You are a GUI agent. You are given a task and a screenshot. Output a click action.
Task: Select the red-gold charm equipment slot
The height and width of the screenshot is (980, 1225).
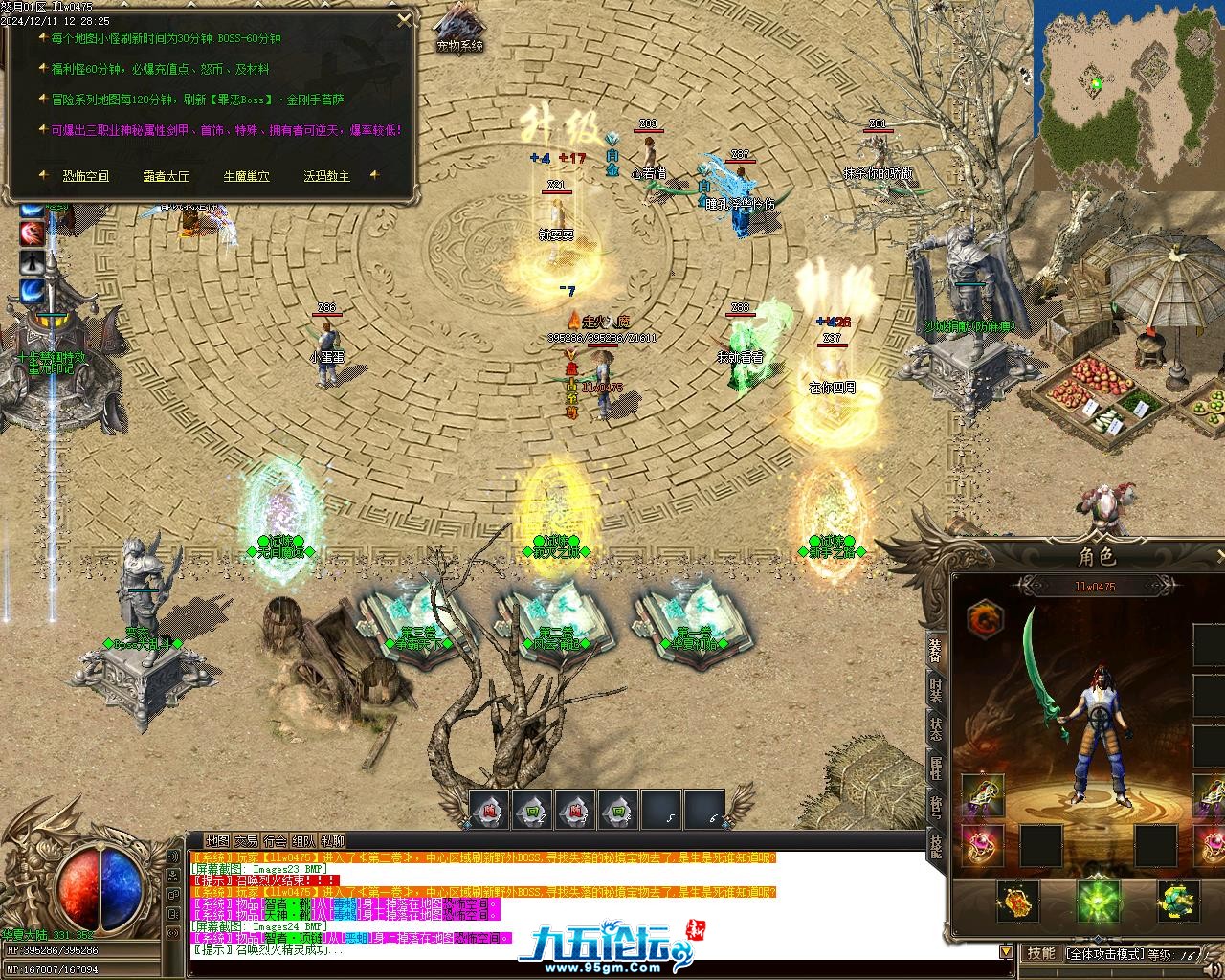click(x=1017, y=901)
